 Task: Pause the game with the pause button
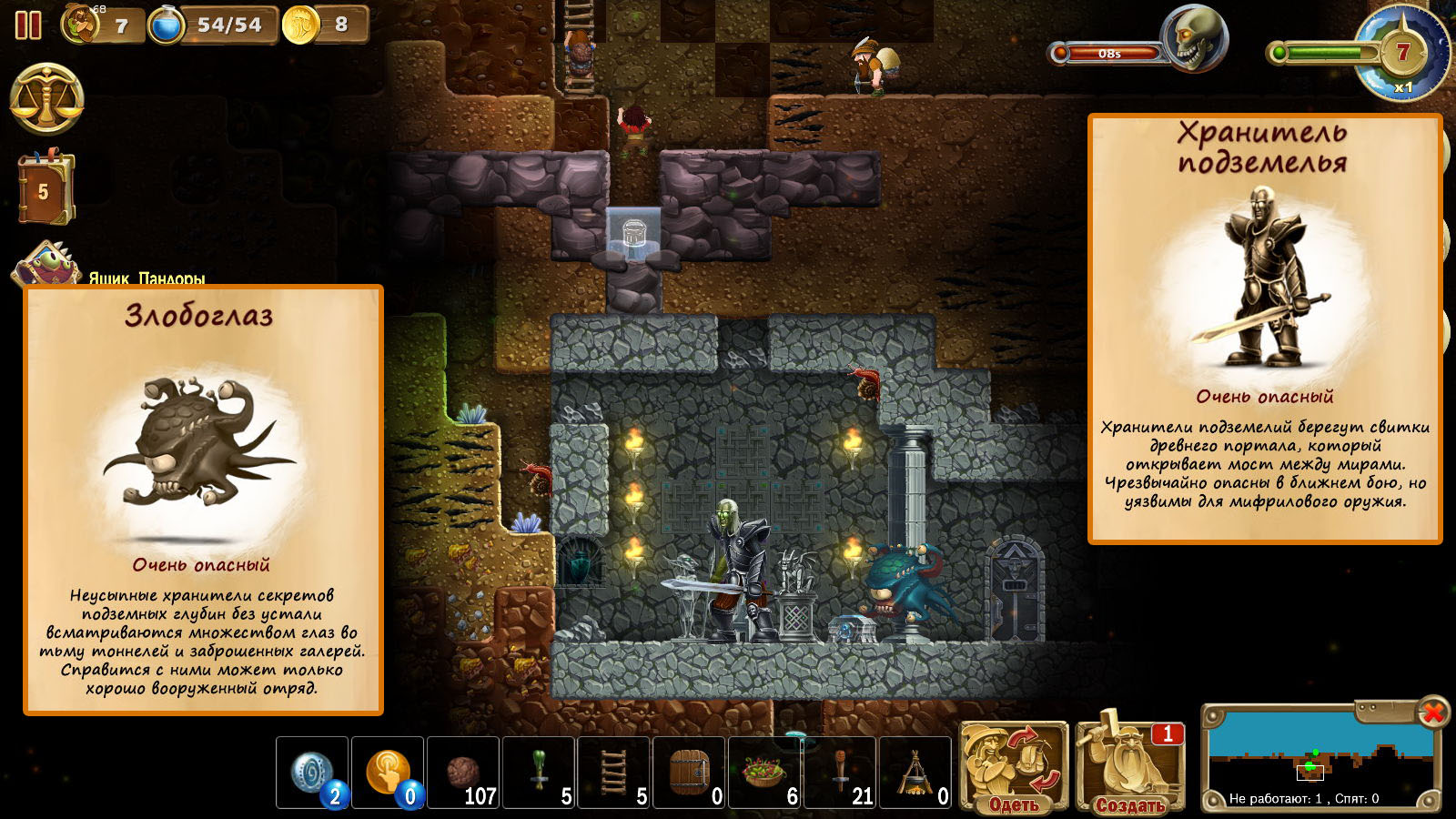coord(28,25)
